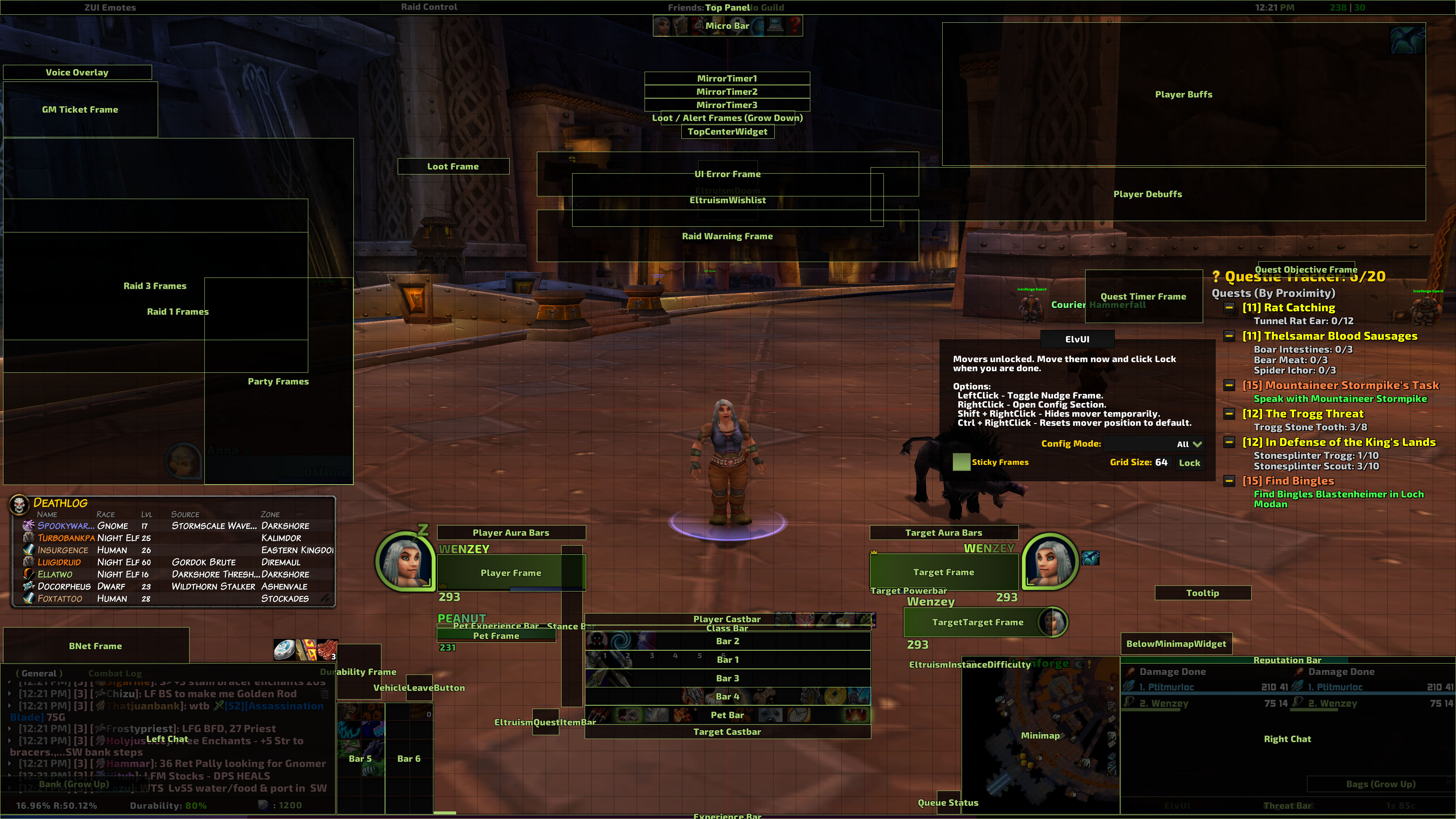Click the Voice Overlay mover
Screen dimensions: 1456x819
point(77,72)
